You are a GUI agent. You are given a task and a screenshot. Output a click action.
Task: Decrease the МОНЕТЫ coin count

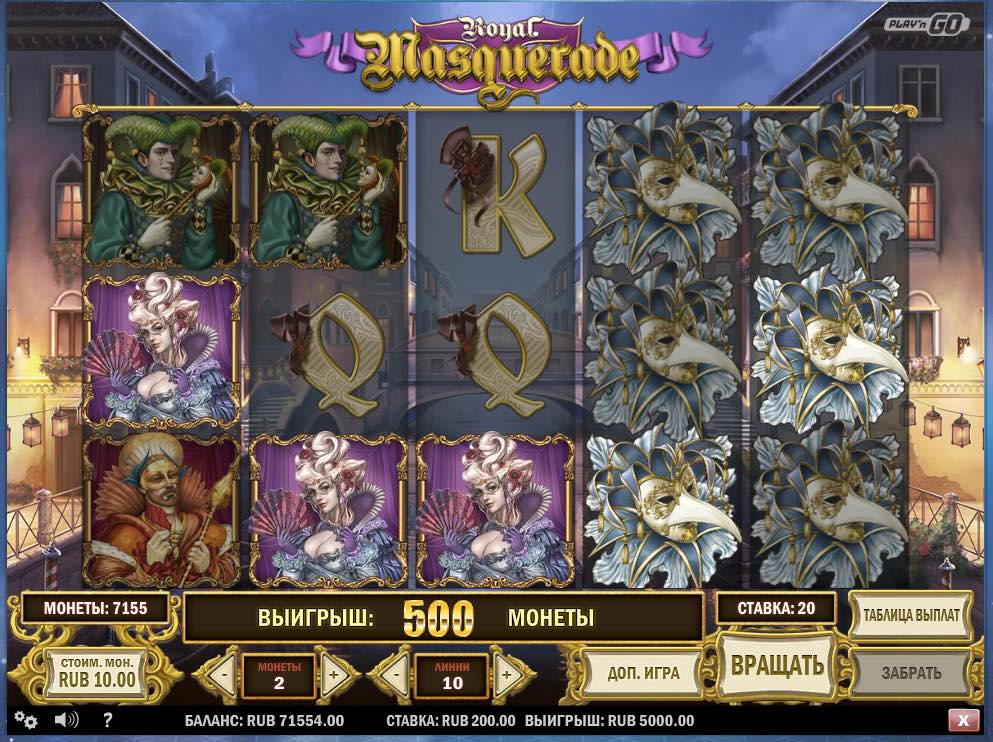(222, 674)
